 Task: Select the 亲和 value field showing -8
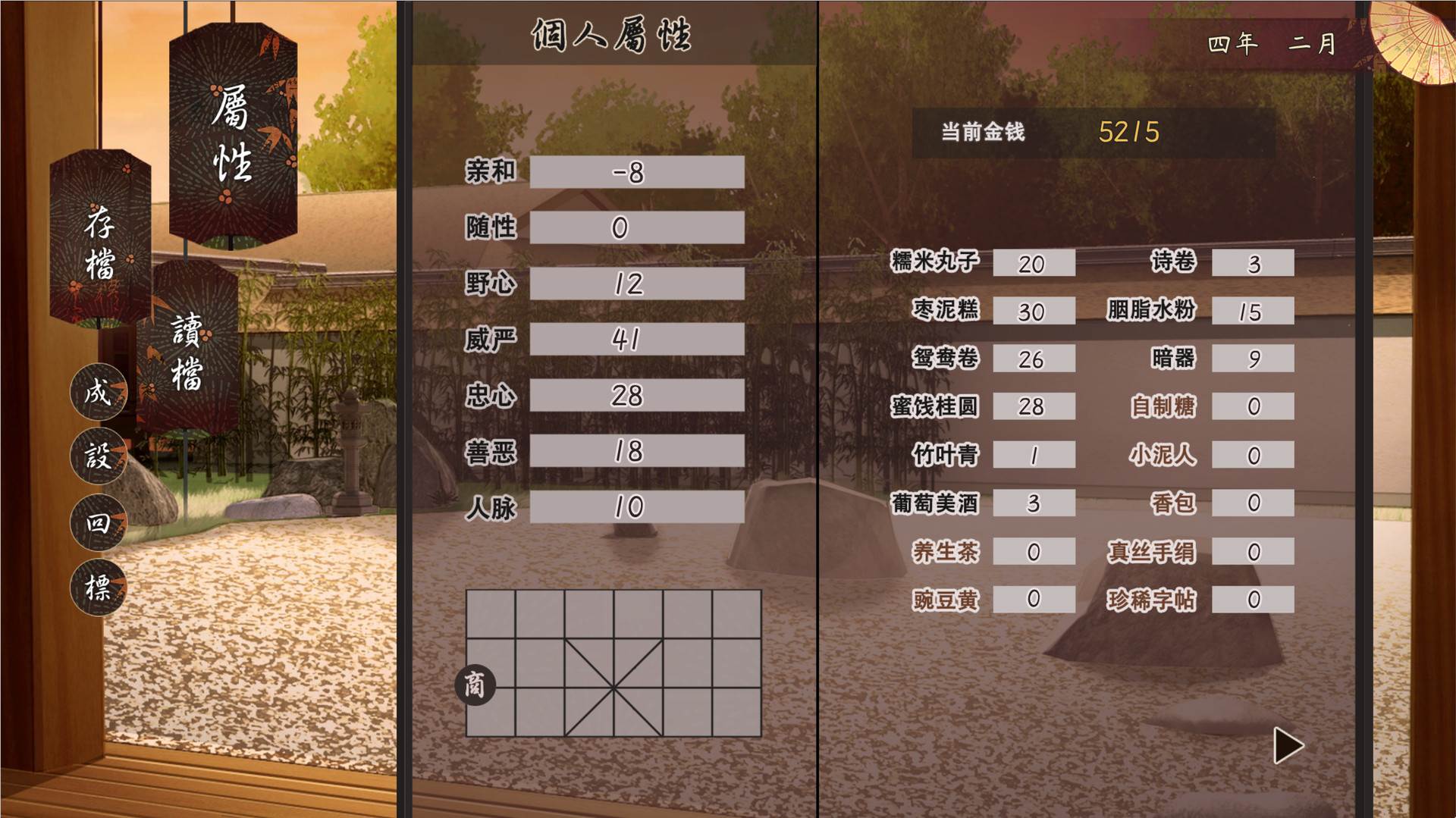pos(636,173)
